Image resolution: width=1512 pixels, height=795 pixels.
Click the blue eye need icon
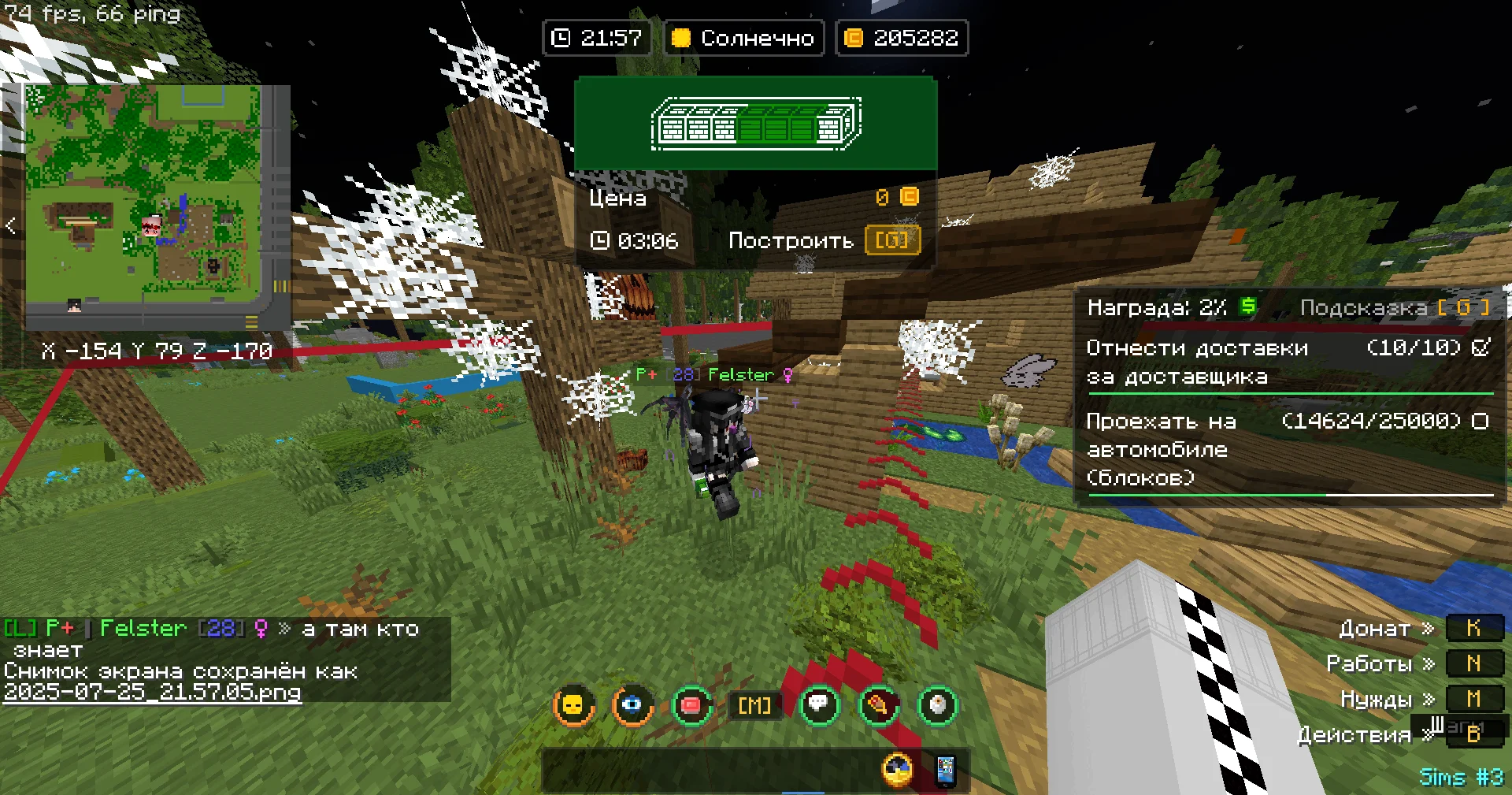632,705
